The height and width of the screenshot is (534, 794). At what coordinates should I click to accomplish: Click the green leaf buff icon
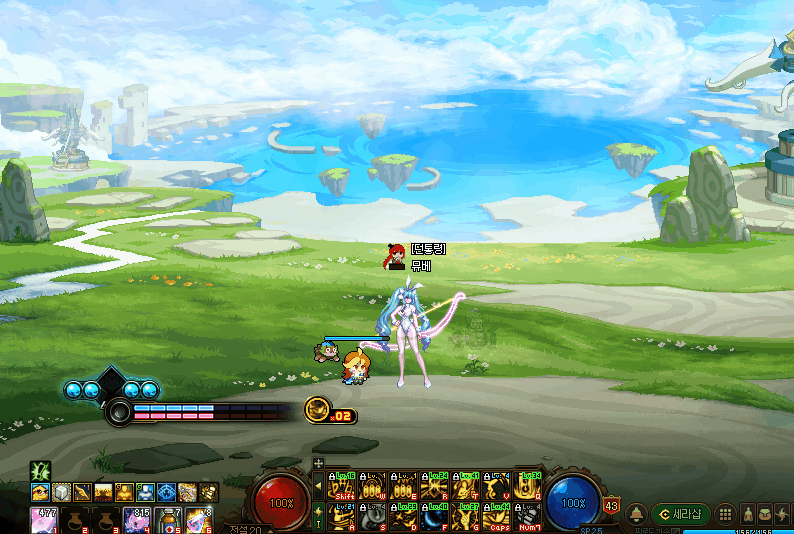tap(41, 470)
